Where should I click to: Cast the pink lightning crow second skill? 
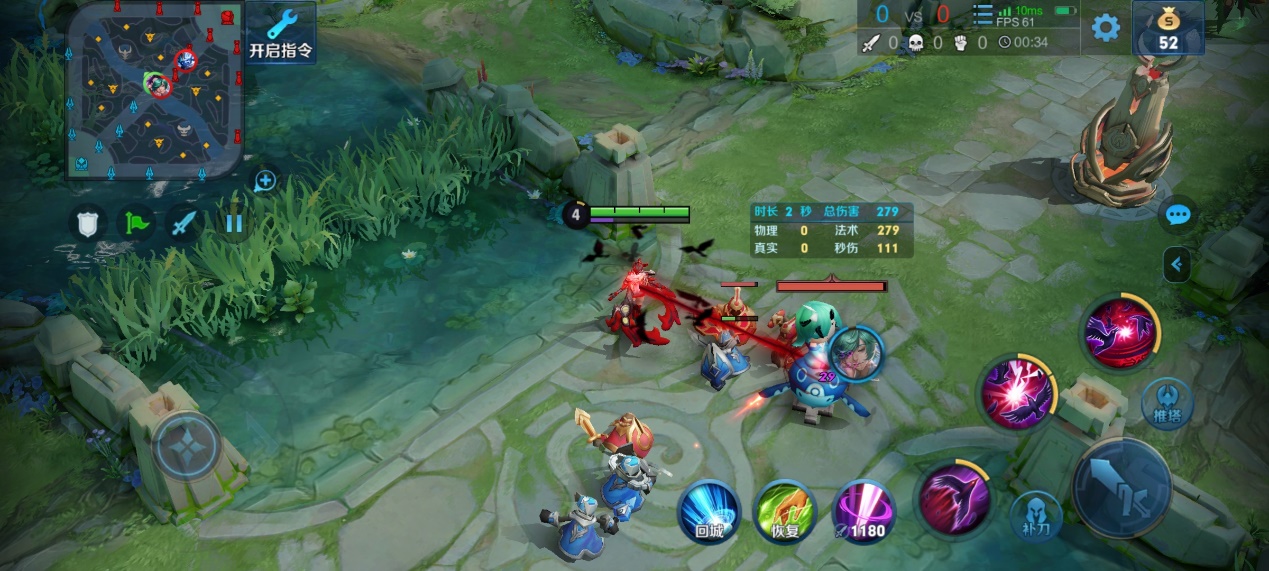(x=1016, y=391)
